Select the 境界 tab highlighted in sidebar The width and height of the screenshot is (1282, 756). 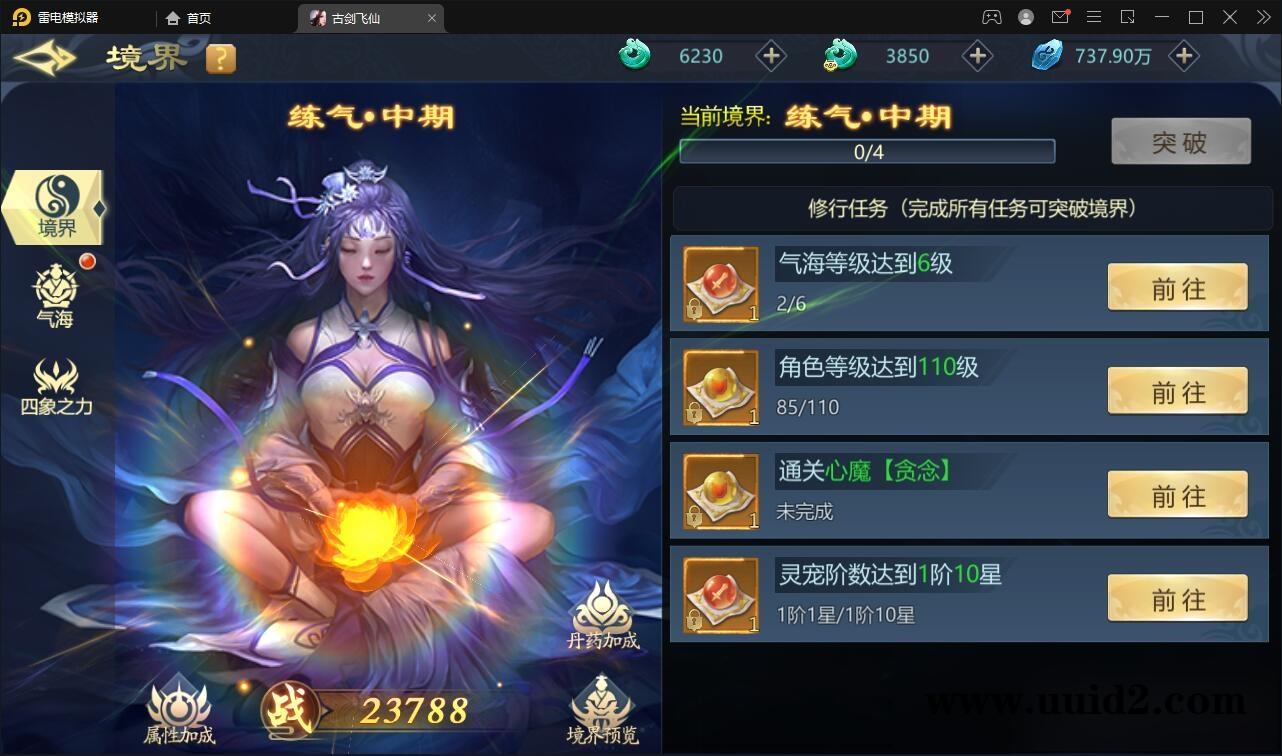[x=55, y=205]
